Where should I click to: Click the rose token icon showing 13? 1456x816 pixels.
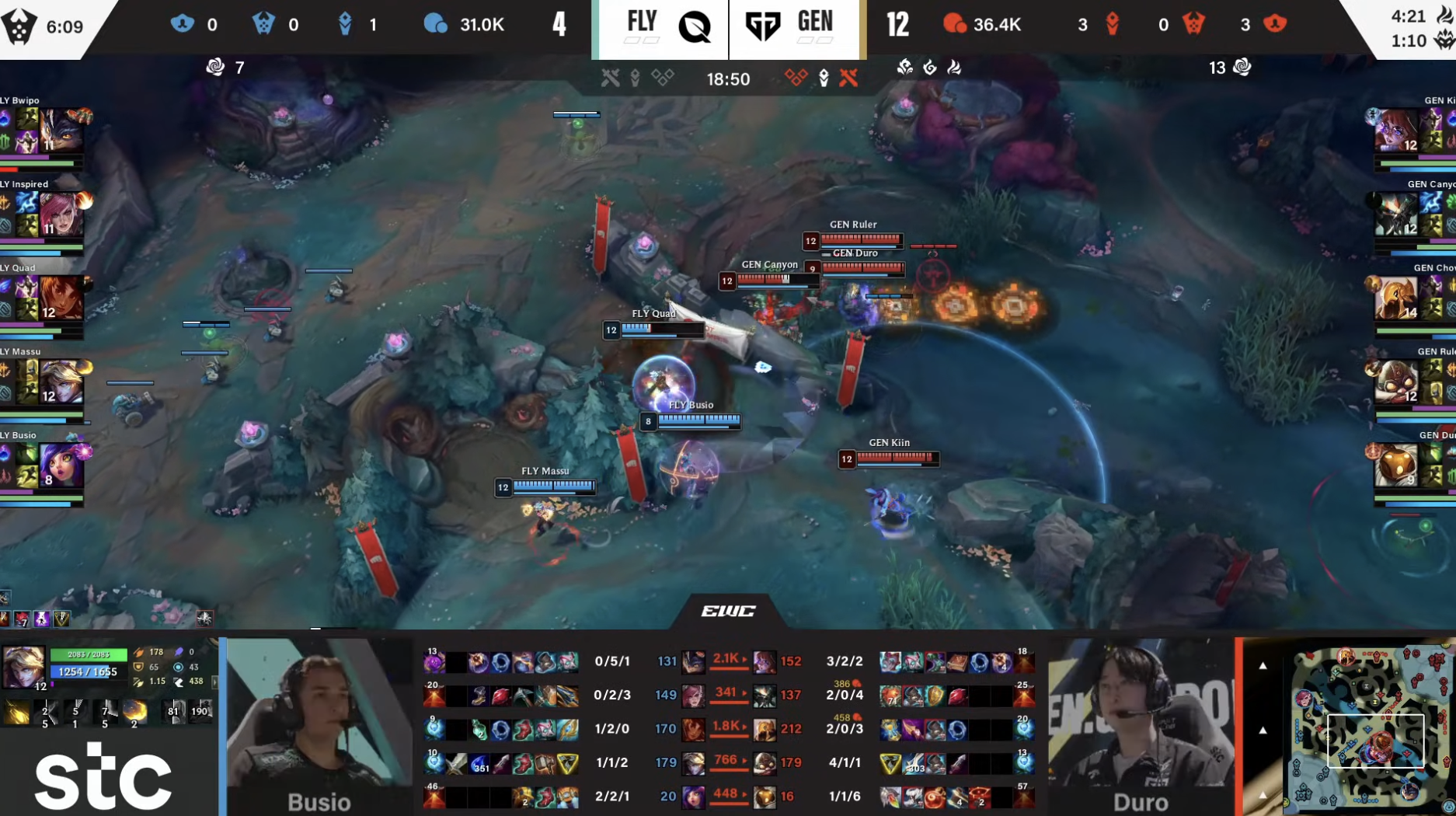(1242, 68)
